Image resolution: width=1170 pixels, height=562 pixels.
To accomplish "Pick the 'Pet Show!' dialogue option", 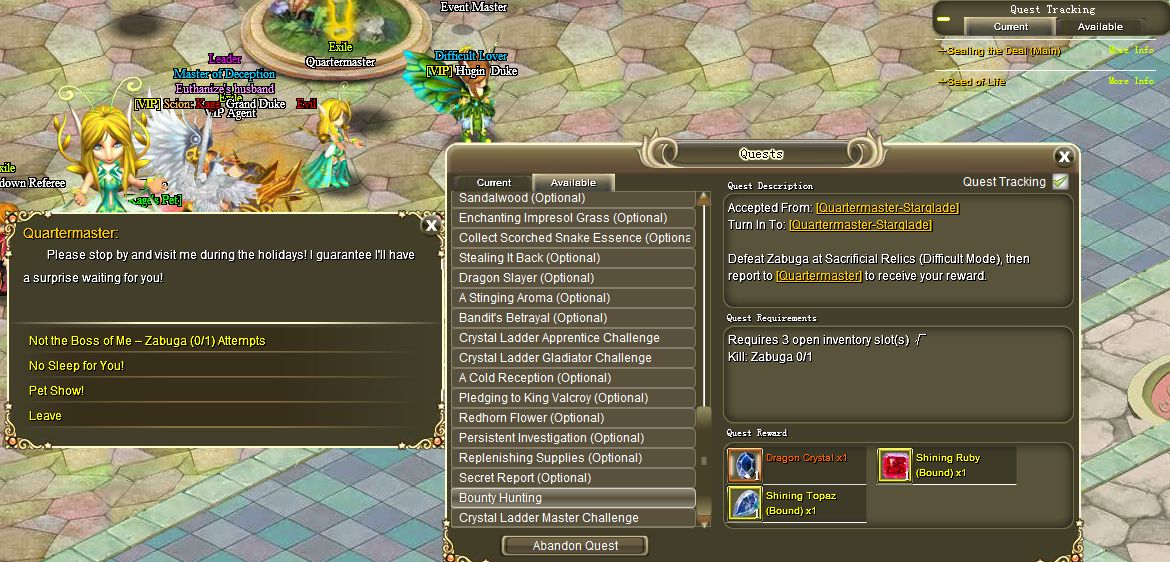I will pyautogui.click(x=57, y=391).
